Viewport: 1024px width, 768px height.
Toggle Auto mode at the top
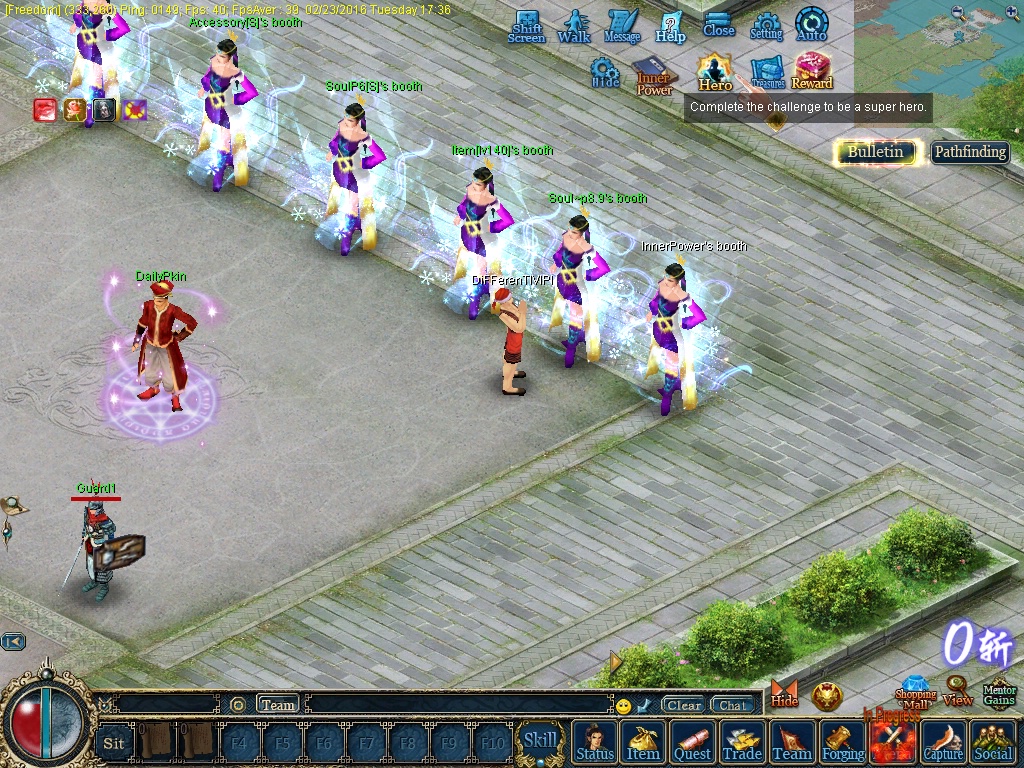(811, 24)
